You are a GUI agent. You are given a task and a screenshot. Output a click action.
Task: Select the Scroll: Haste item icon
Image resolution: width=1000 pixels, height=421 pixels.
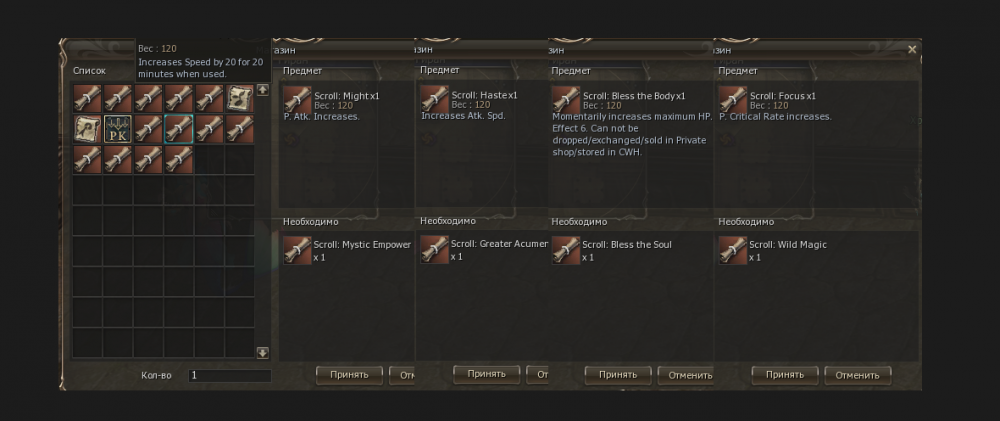[434, 100]
